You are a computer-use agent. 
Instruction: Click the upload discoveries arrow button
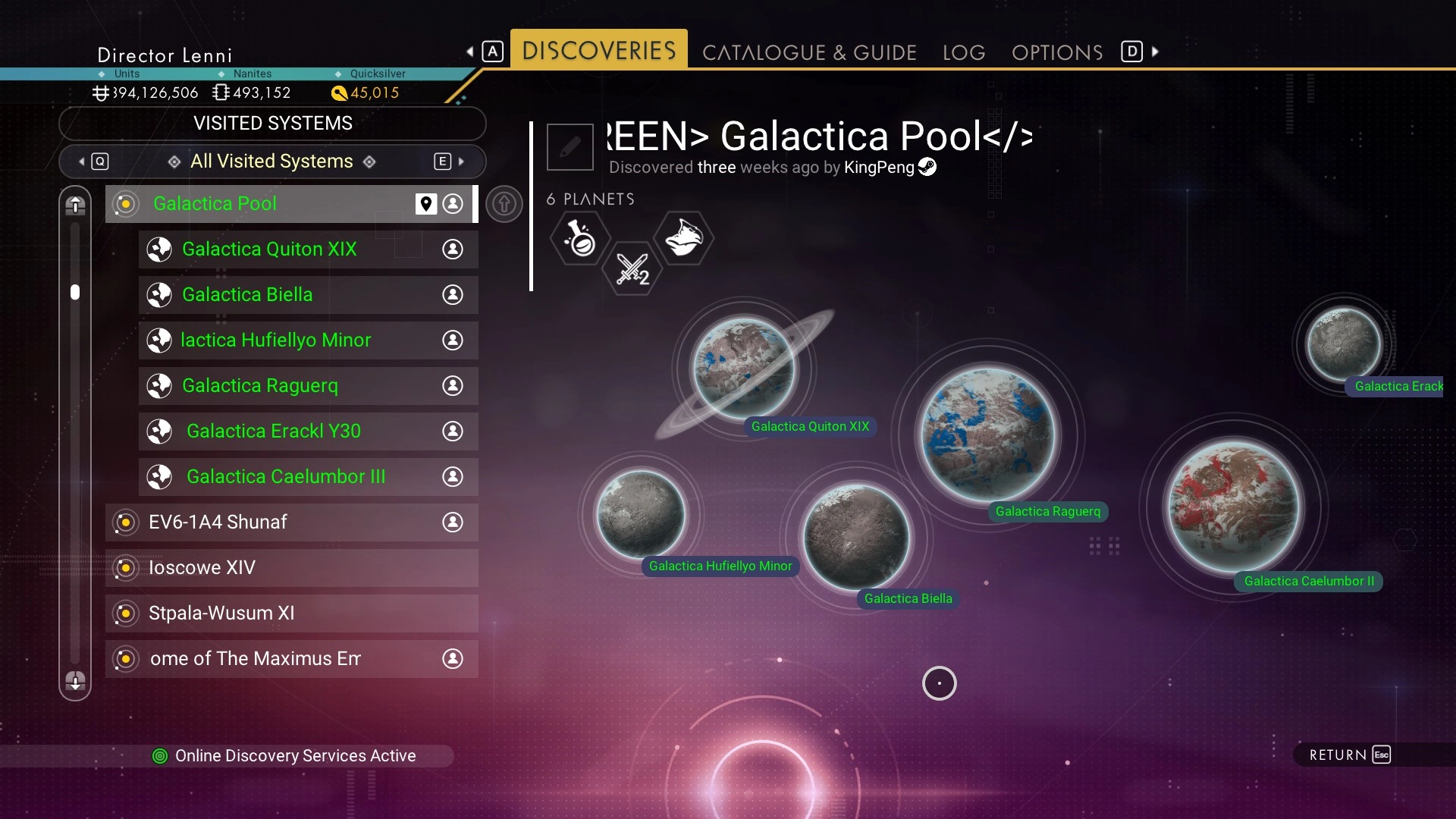point(504,204)
